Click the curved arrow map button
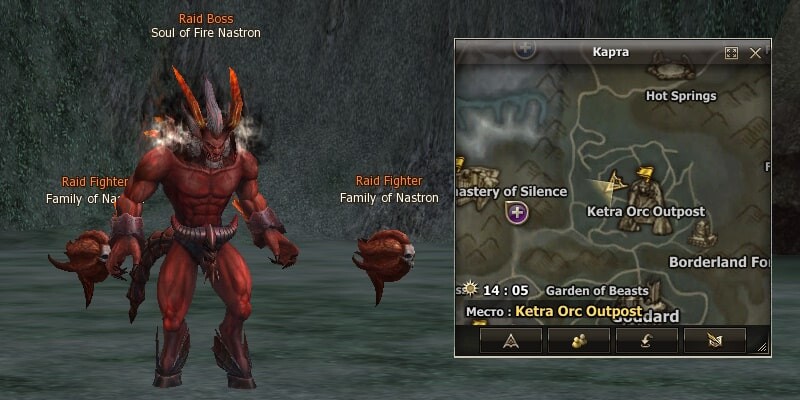This screenshot has width=800, height=400. coord(647,340)
